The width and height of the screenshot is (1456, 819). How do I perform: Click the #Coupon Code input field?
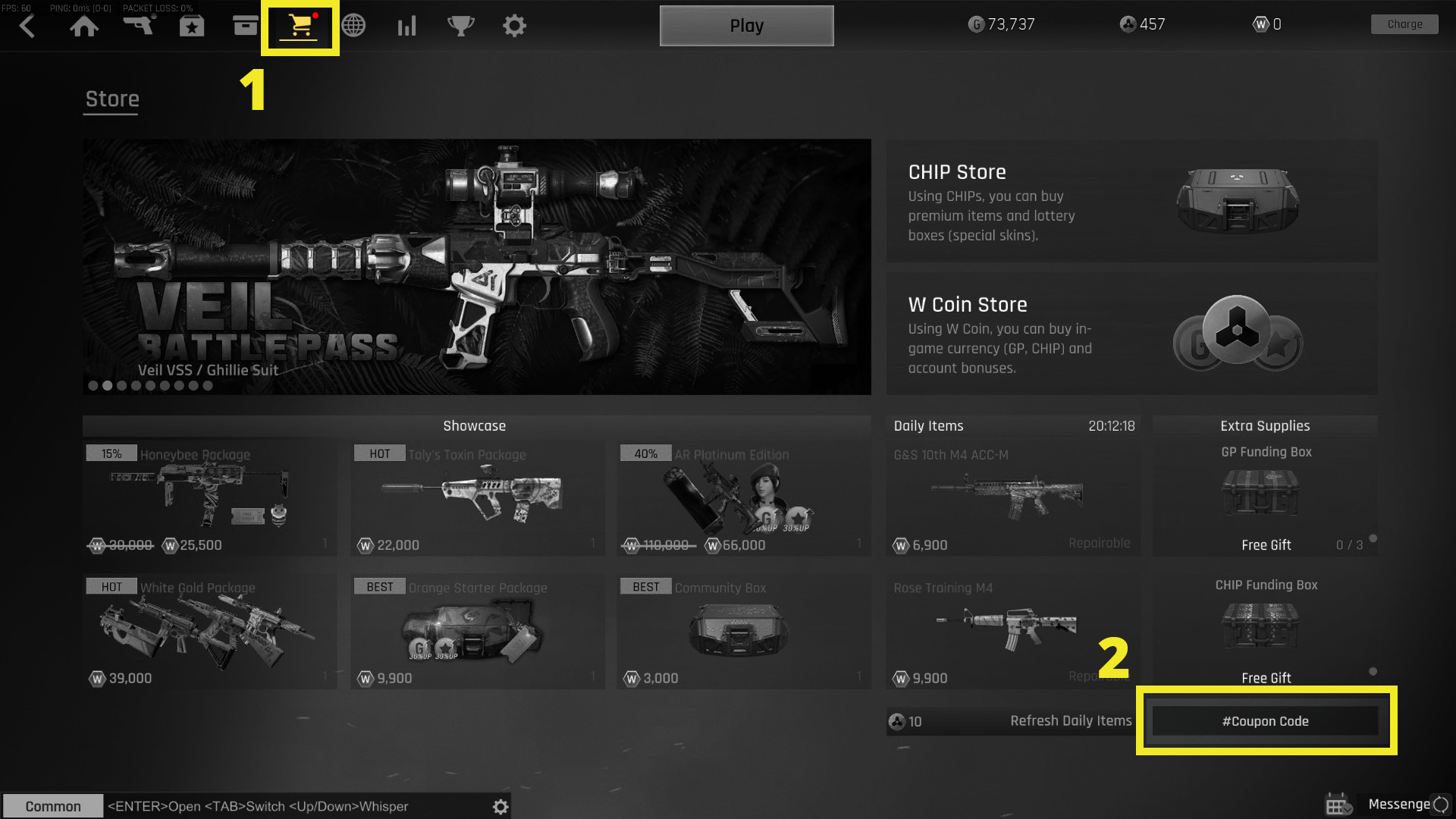pyautogui.click(x=1266, y=721)
